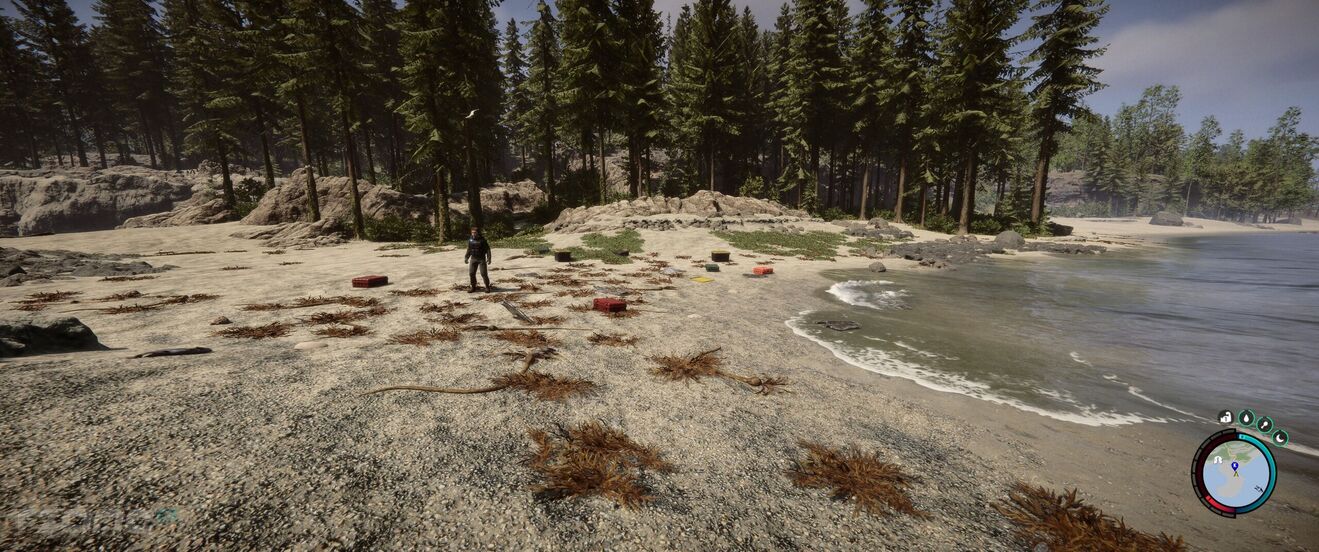Screen dimensions: 1319x552
Task: Select the crescent moon rest icon
Action: tap(1279, 437)
